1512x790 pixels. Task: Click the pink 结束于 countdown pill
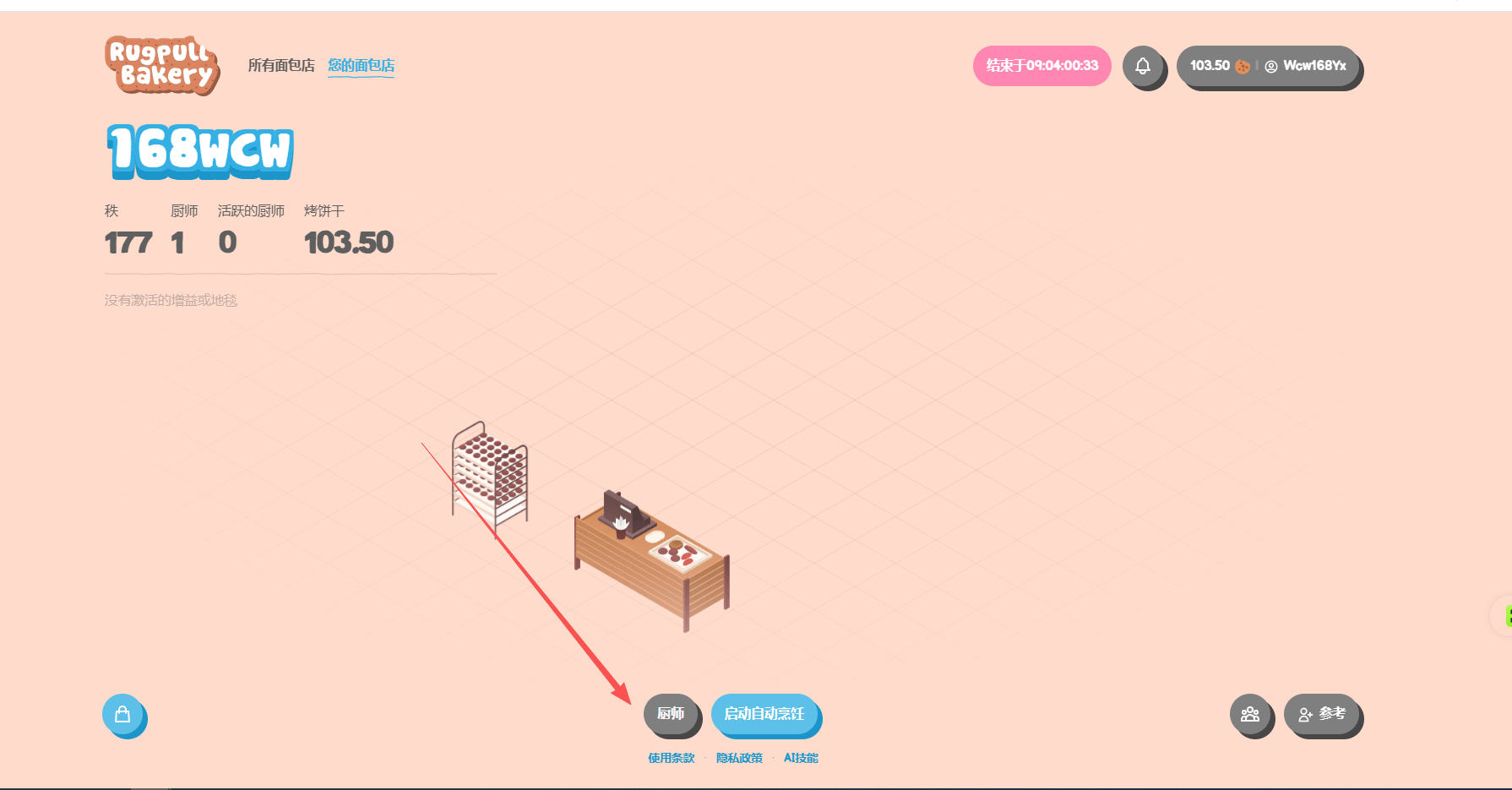(x=1042, y=66)
